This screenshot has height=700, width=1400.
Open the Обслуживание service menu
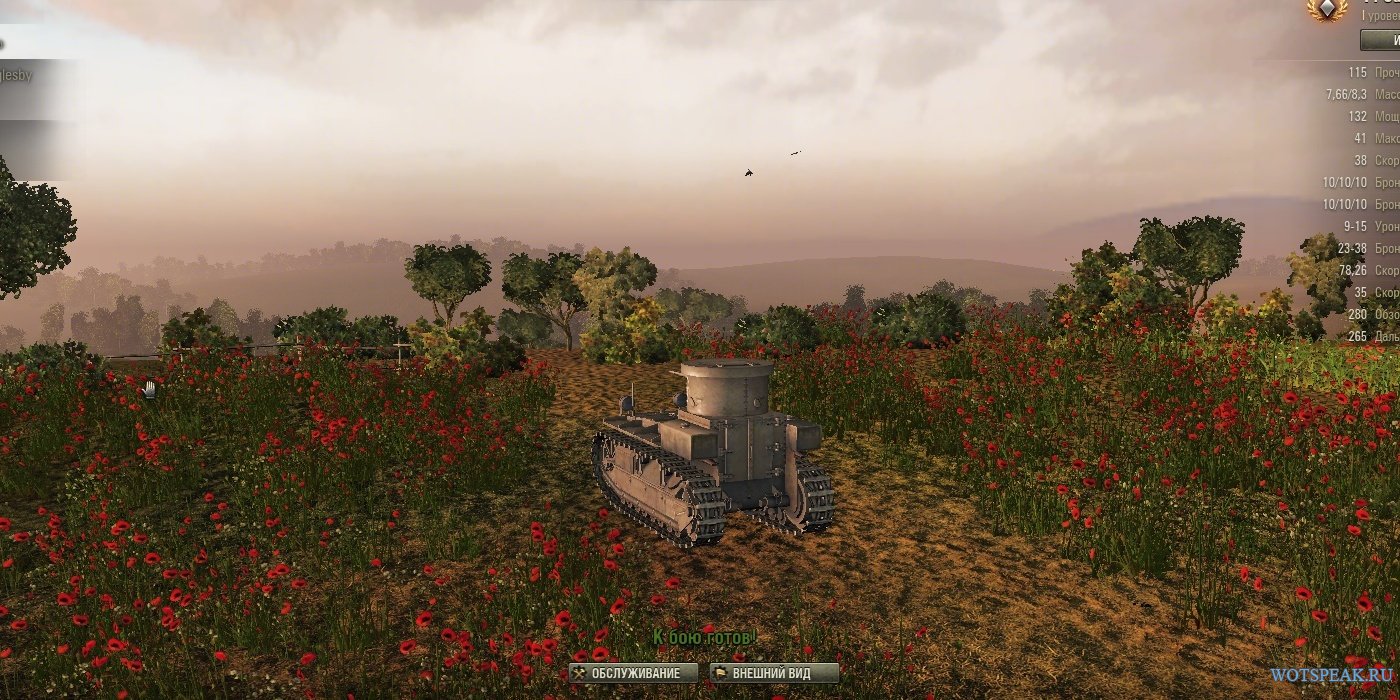pyautogui.click(x=632, y=673)
